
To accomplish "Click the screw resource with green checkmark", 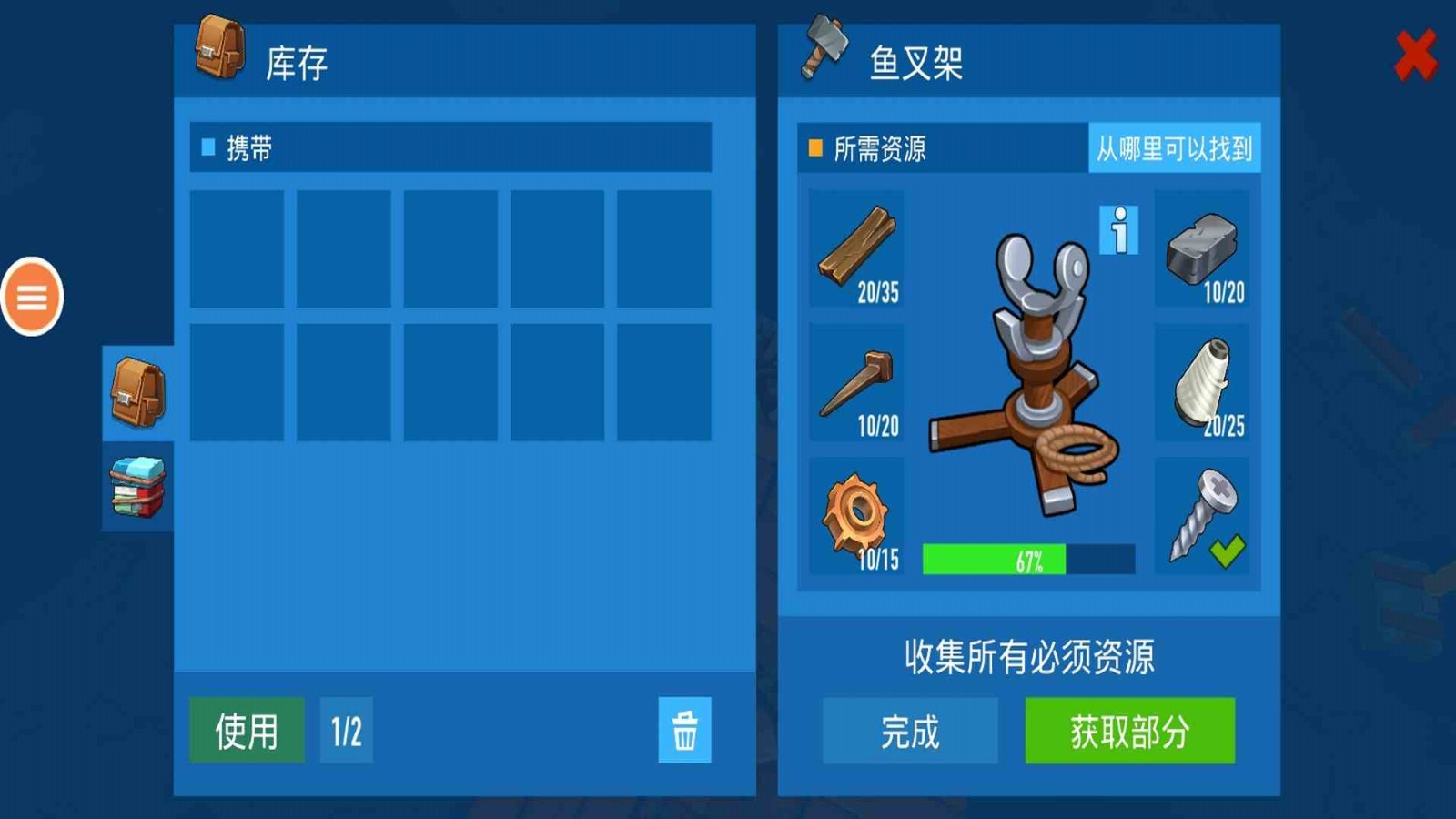I will point(1201,514).
